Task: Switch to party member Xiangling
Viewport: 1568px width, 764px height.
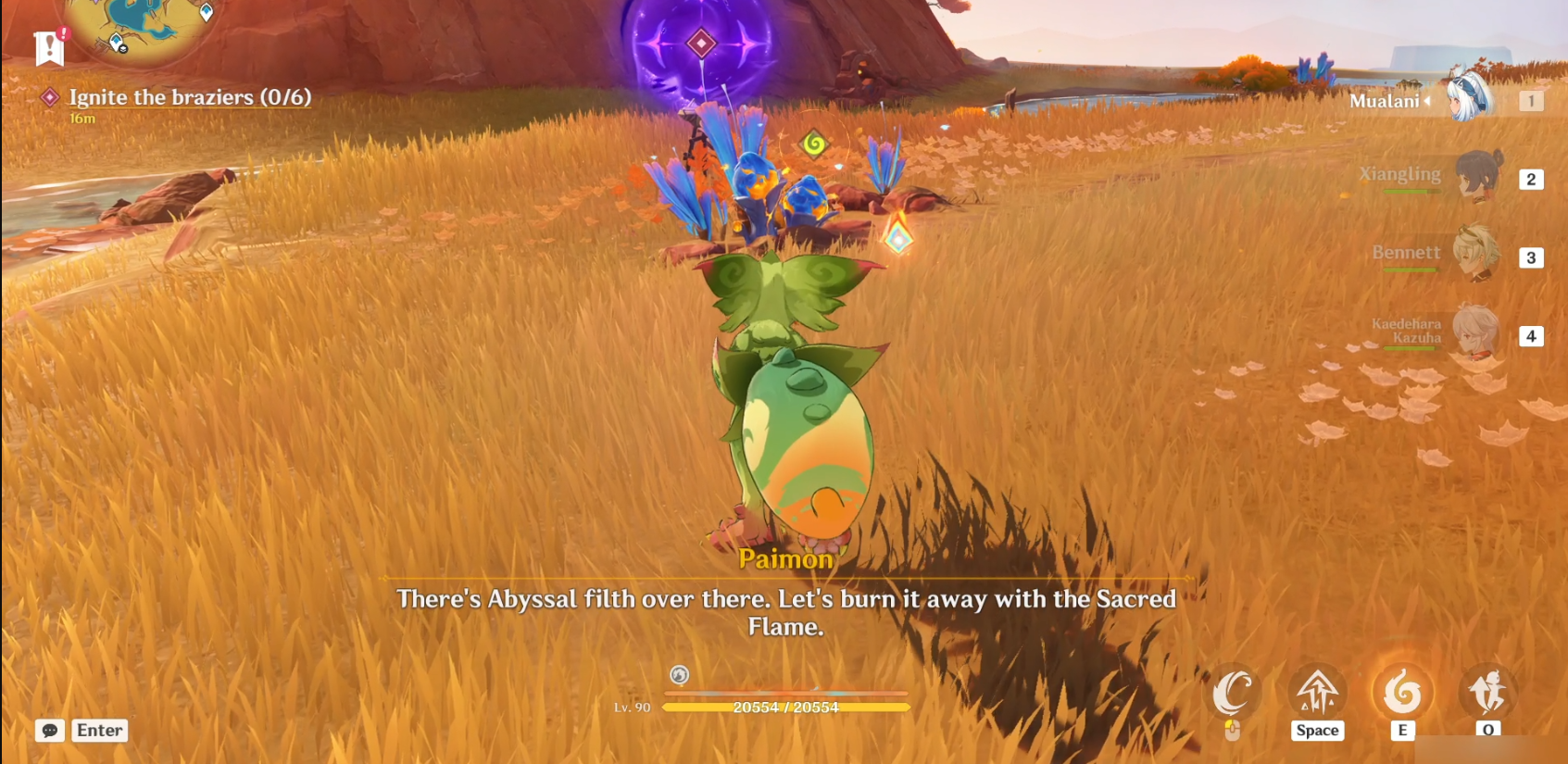Action: (1476, 176)
